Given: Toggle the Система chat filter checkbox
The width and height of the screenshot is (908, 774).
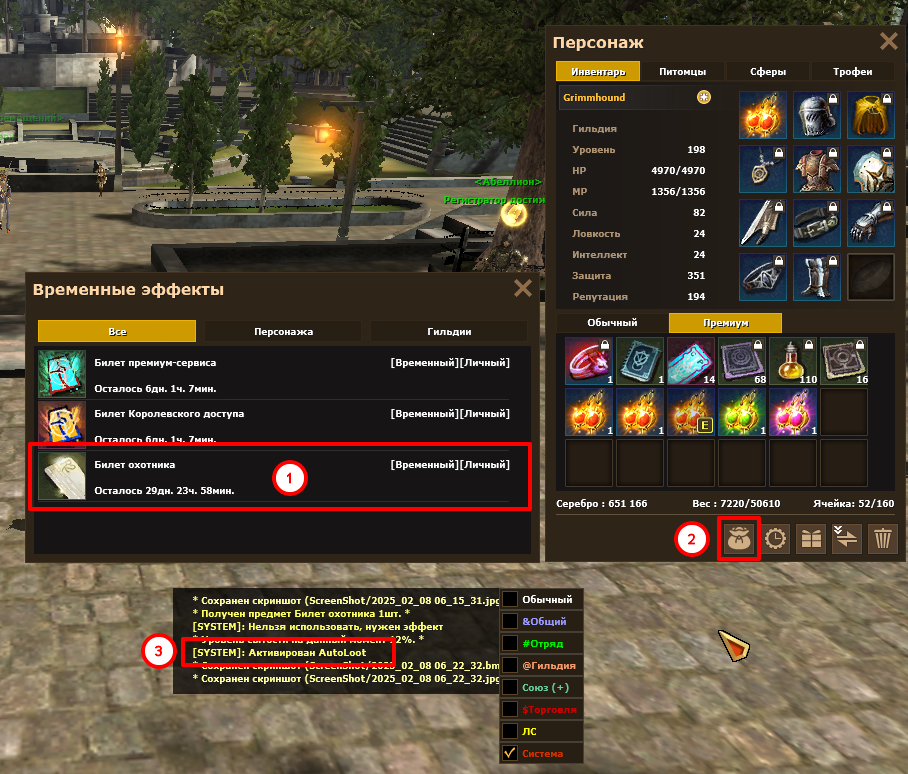Looking at the screenshot, I should click(x=510, y=753).
